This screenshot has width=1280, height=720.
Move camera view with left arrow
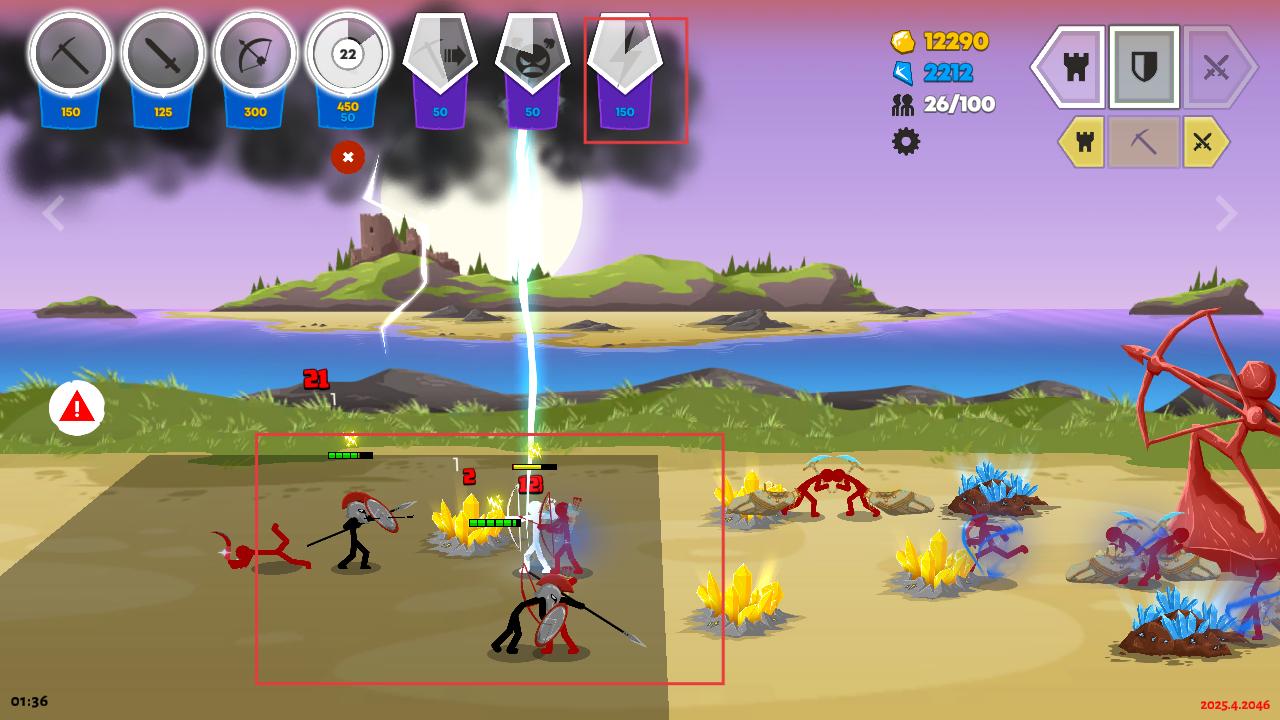[x=53, y=213]
